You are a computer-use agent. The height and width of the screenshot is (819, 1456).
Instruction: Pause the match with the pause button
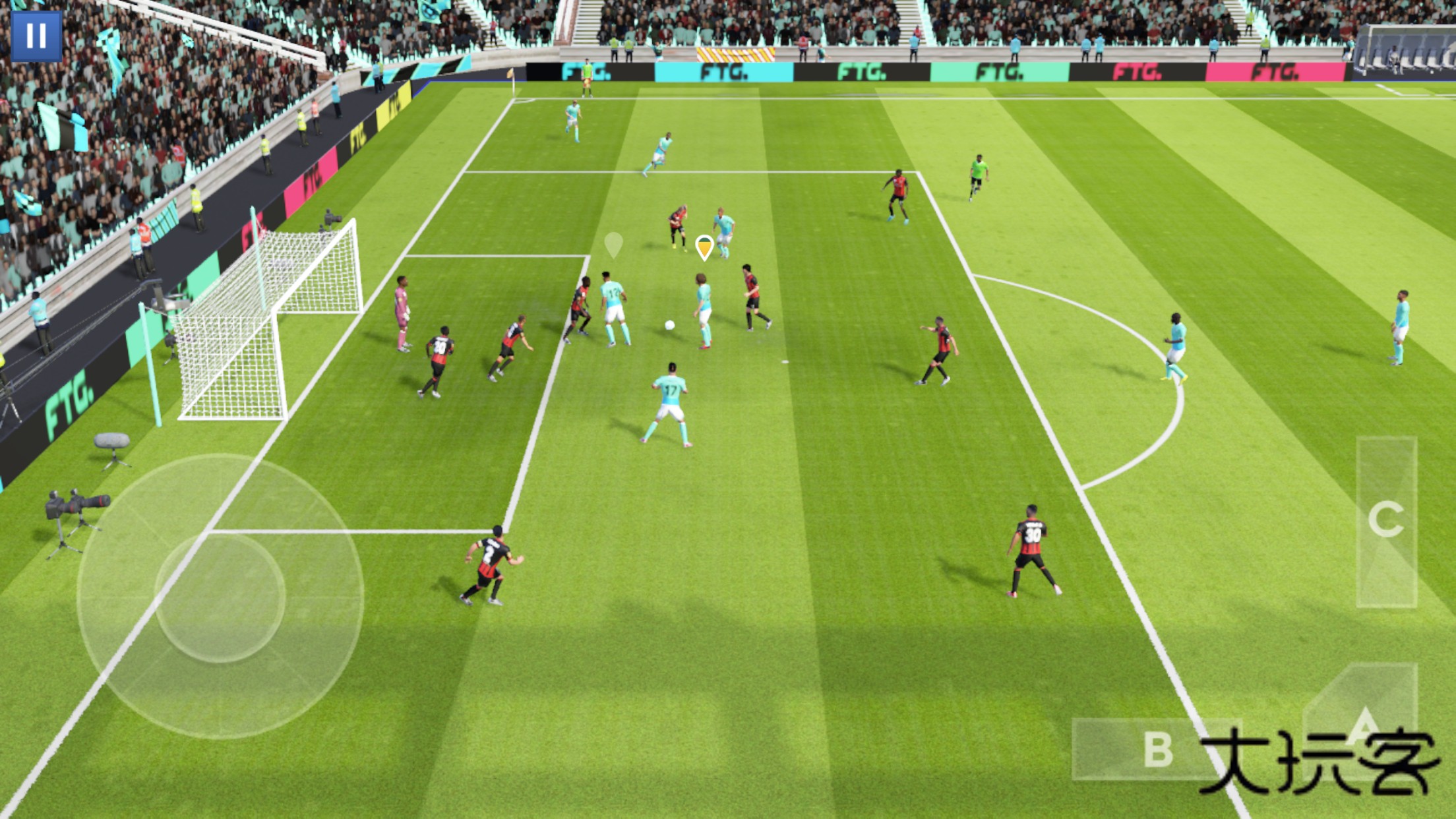coord(36,36)
